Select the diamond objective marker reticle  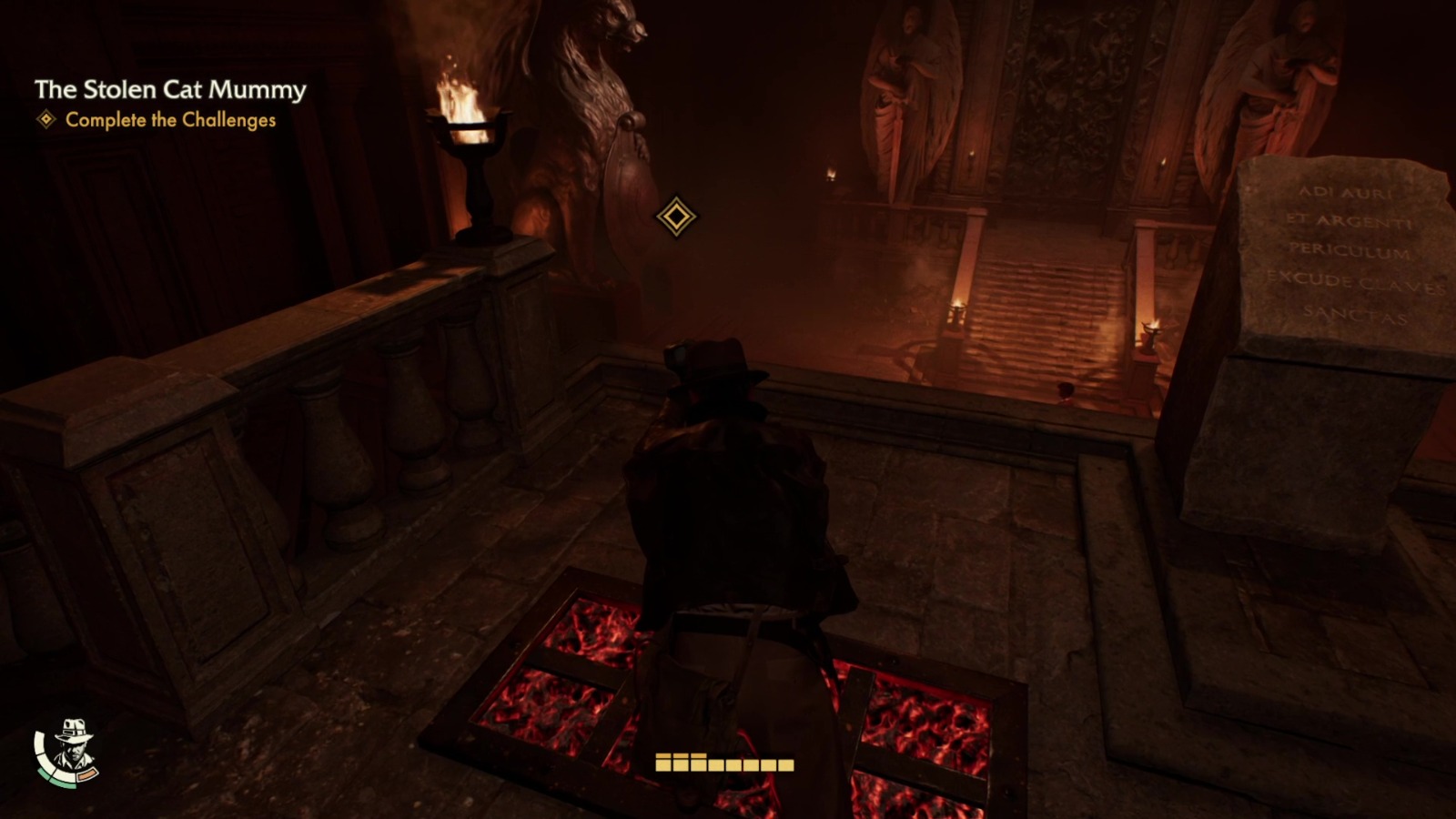[675, 217]
